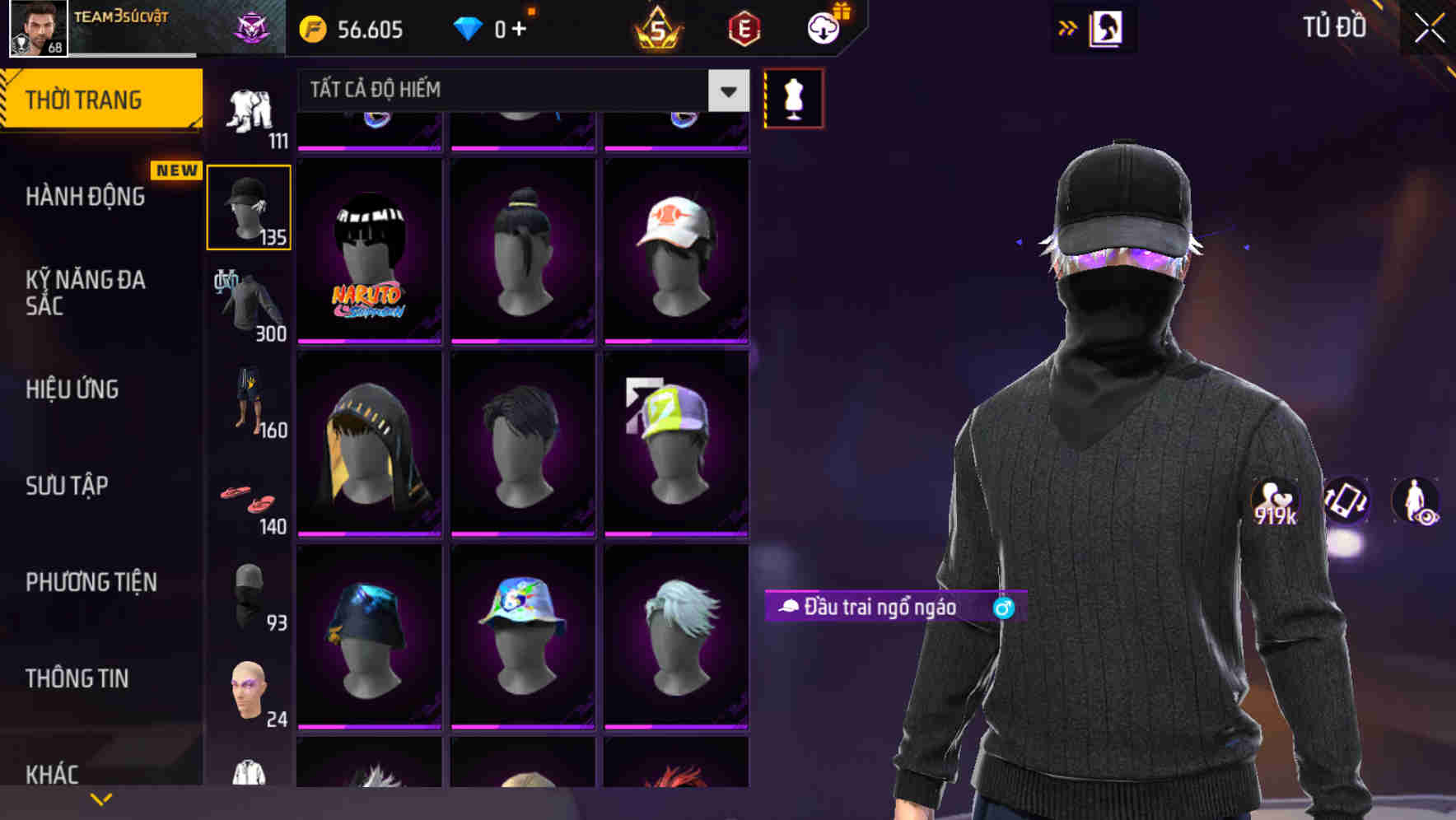Open the PHƯƠNG TIỆN menu item

point(91,581)
